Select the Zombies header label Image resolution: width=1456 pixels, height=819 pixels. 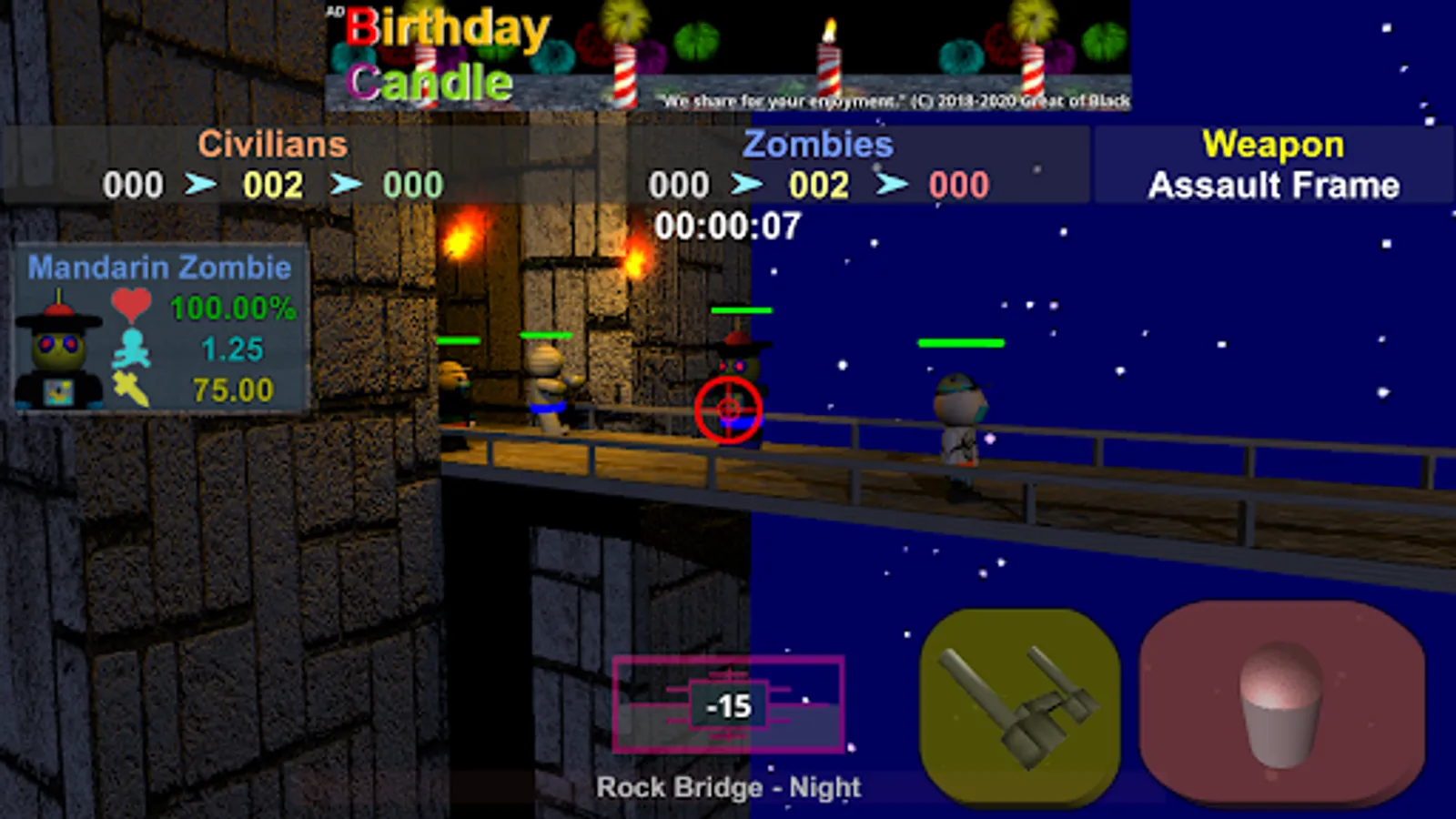(817, 144)
